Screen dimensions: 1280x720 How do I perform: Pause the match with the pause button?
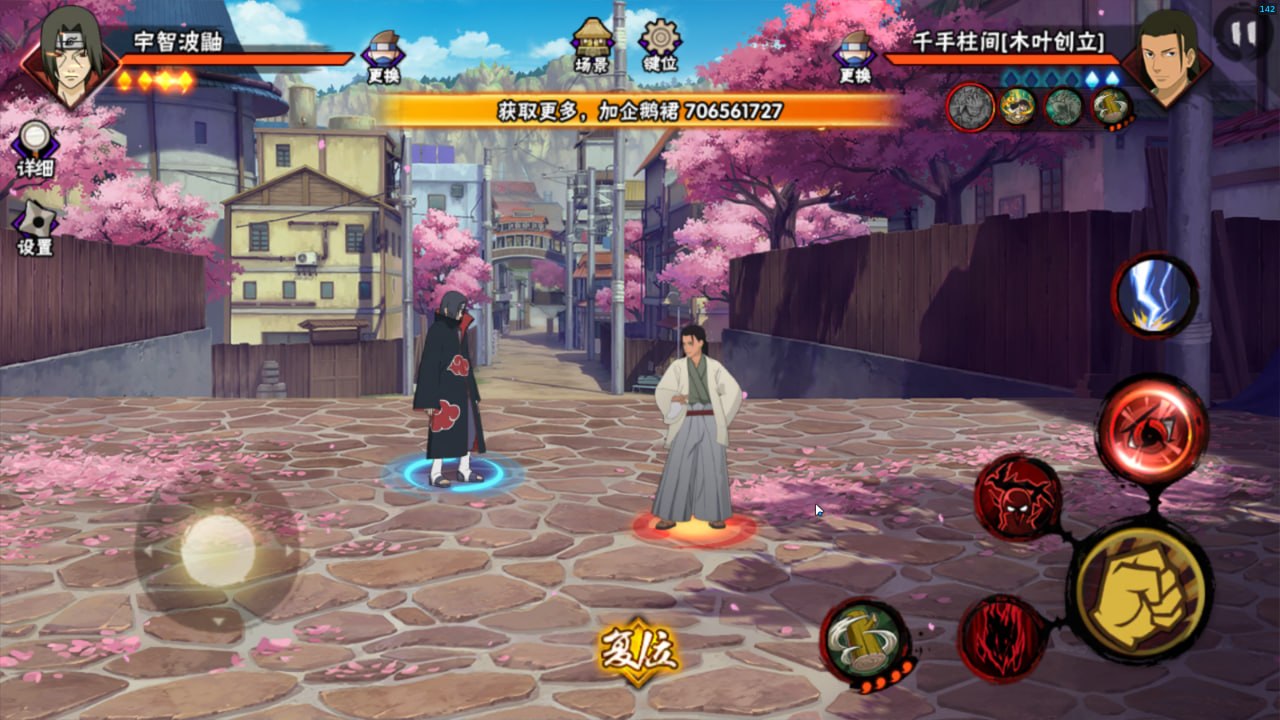point(1243,34)
